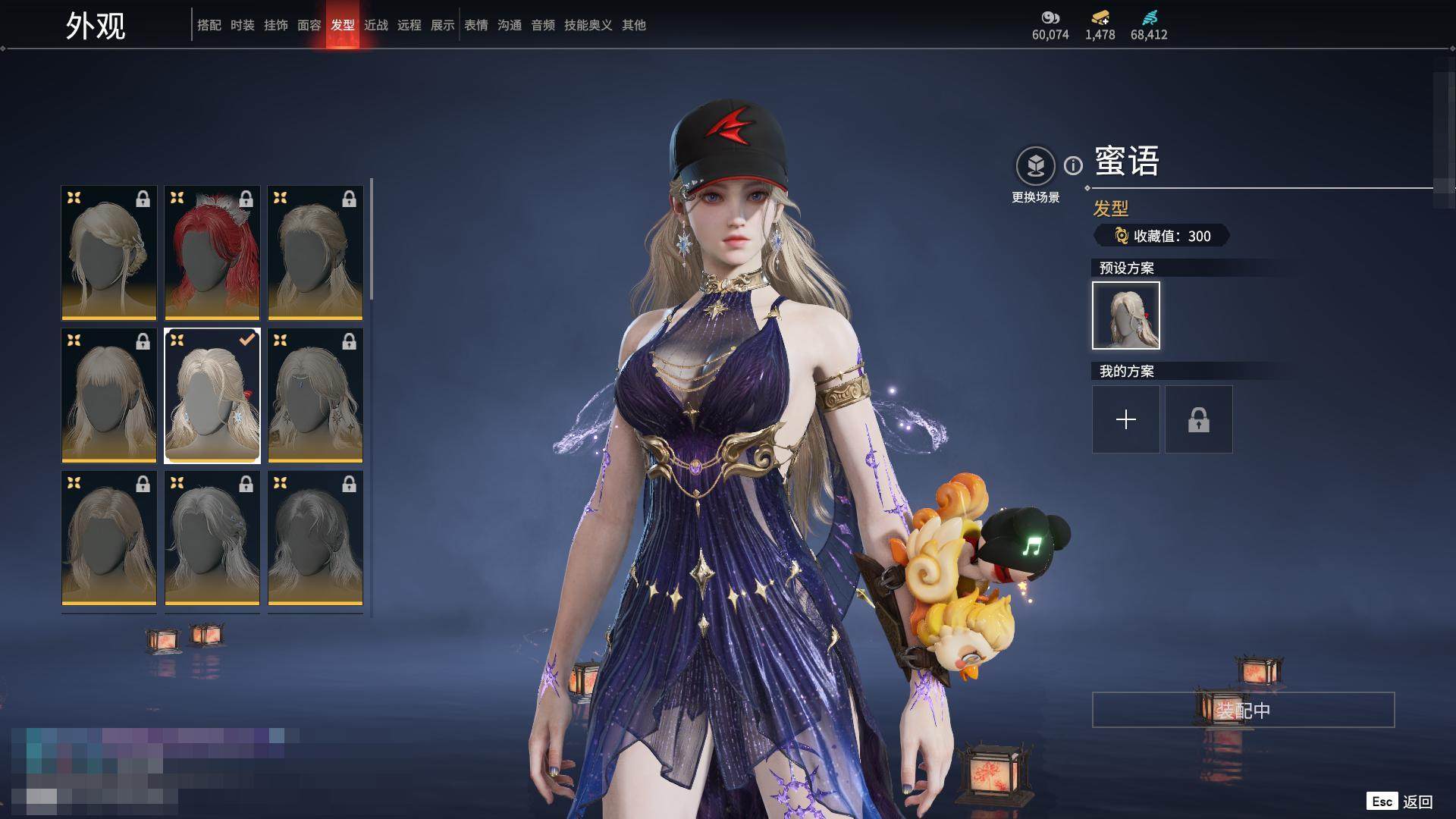Screen dimensions: 1456x819
Task: Choose the locked red hairstyle thumbnail
Action: (x=212, y=253)
